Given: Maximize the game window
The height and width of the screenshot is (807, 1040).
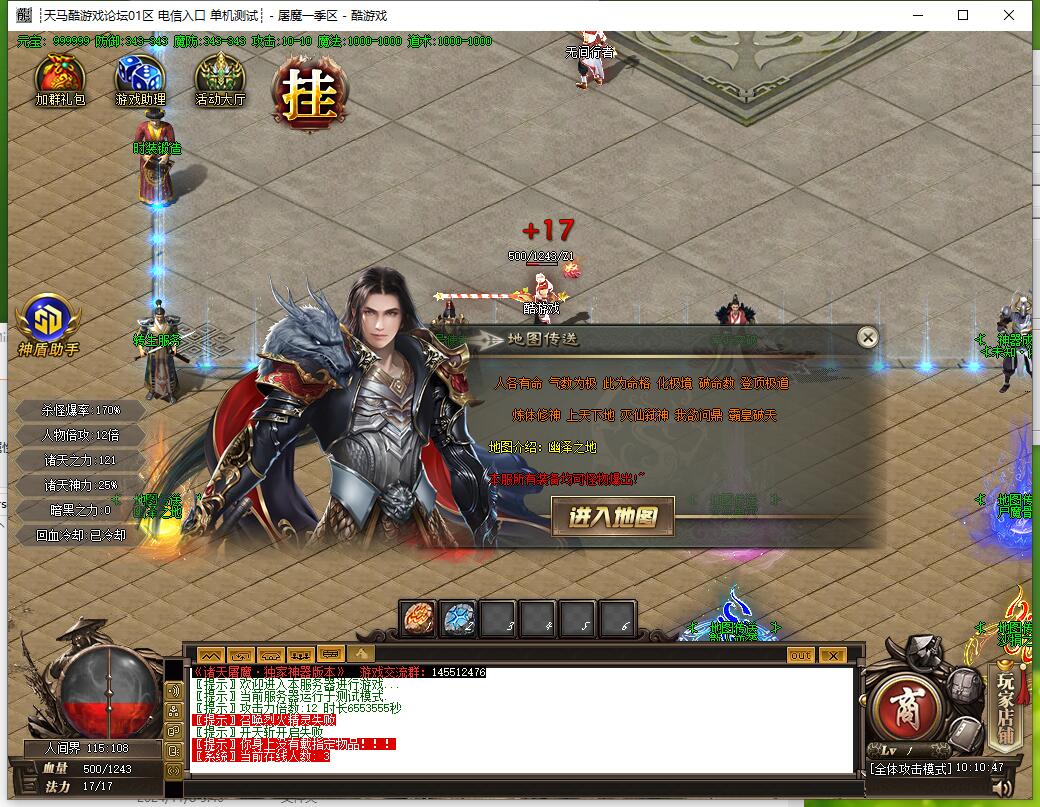Looking at the screenshot, I should point(963,15).
